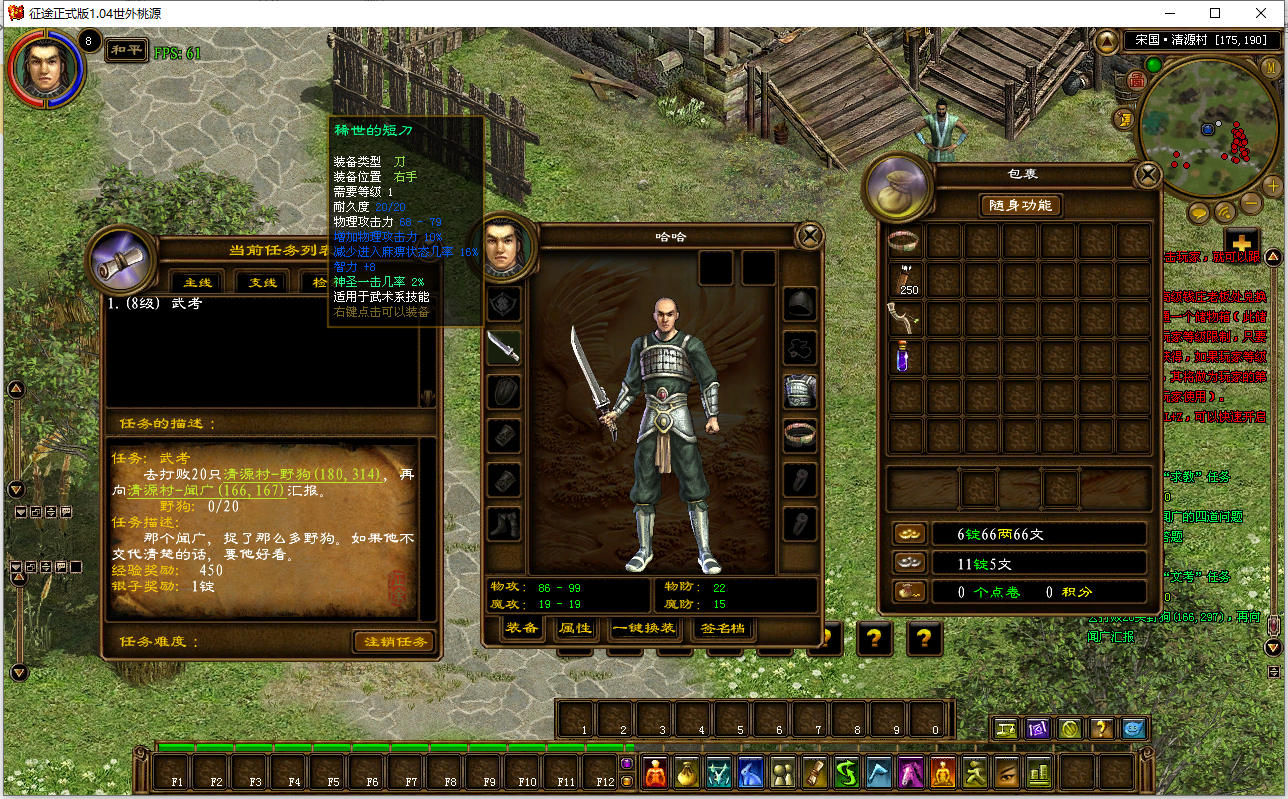Viewport: 1288px width, 799px height.
Task: Toggle the 和平 combat mode button
Action: coord(126,50)
